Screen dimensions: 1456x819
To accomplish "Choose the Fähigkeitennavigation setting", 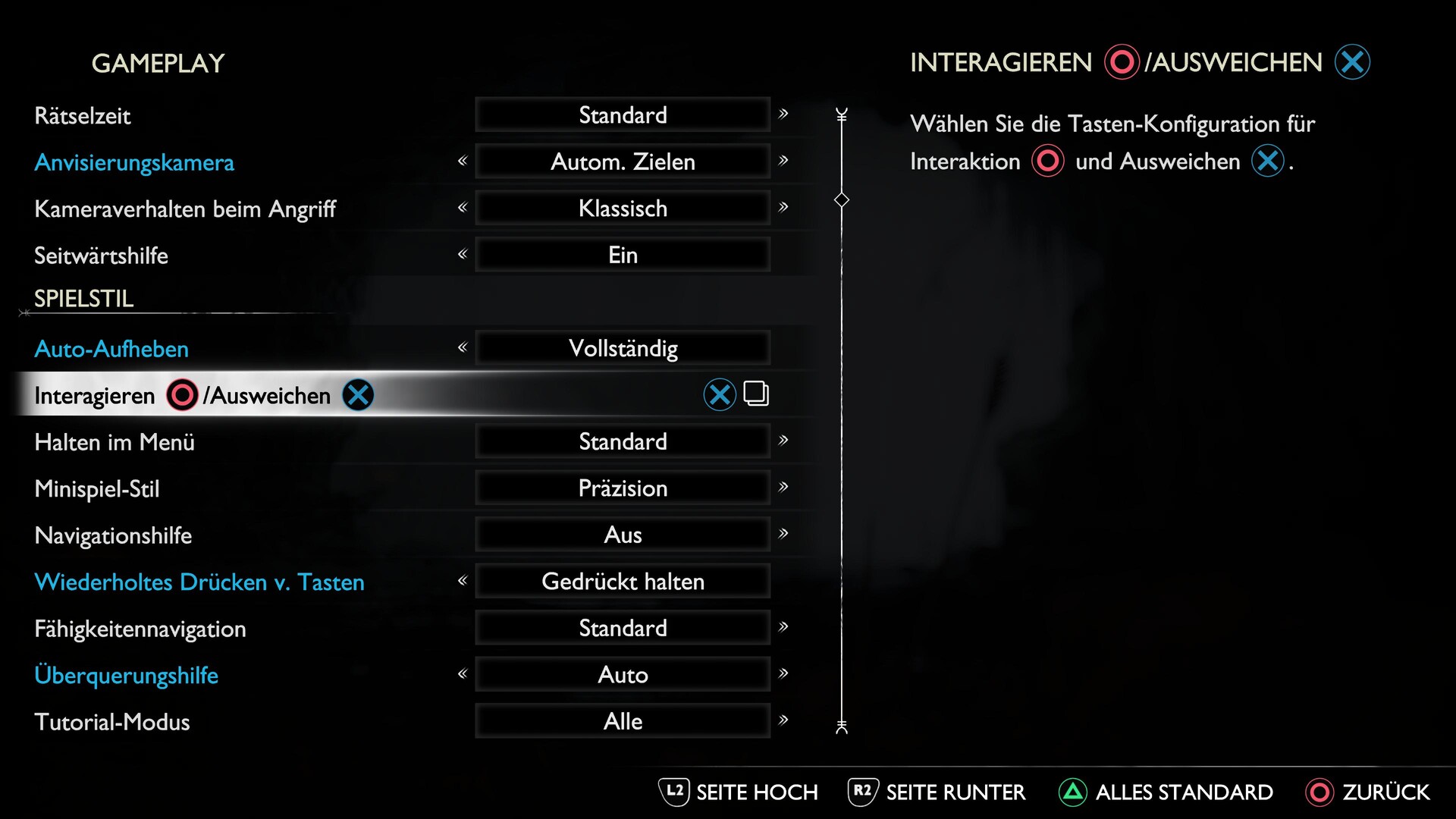I will pyautogui.click(x=140, y=629).
